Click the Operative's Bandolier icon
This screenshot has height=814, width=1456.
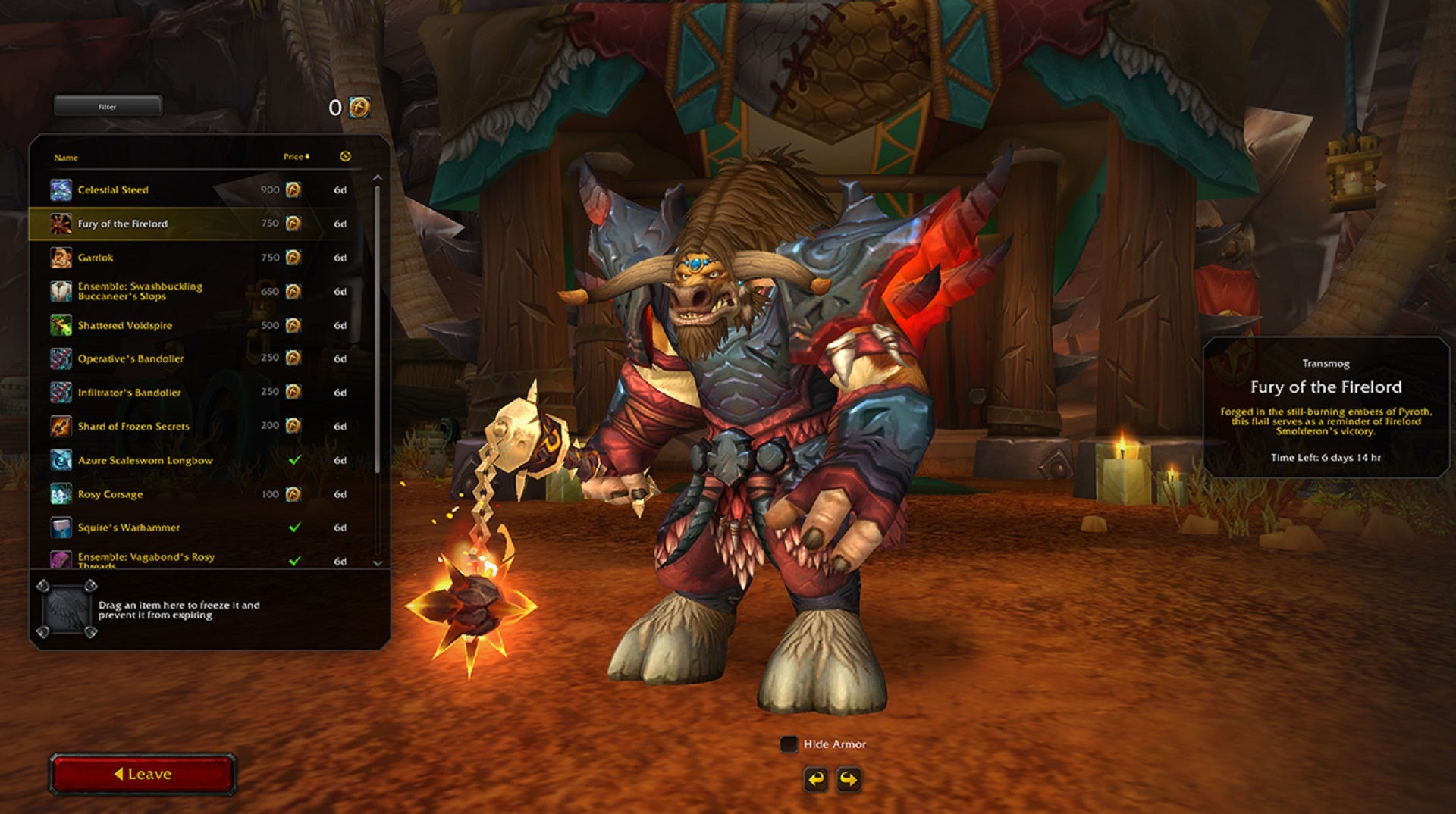(59, 358)
